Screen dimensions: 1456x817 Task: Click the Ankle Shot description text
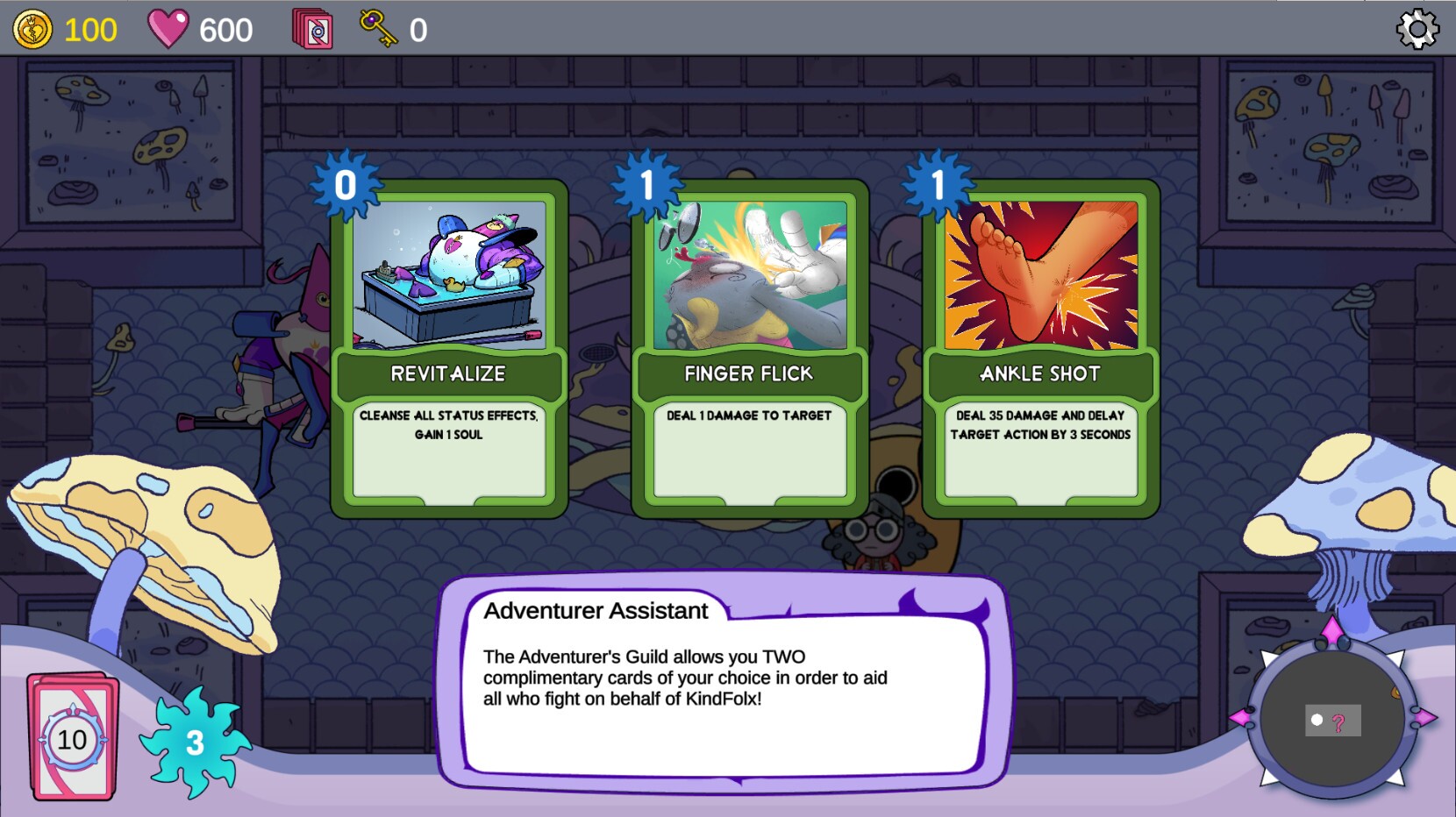pyautogui.click(x=1040, y=425)
